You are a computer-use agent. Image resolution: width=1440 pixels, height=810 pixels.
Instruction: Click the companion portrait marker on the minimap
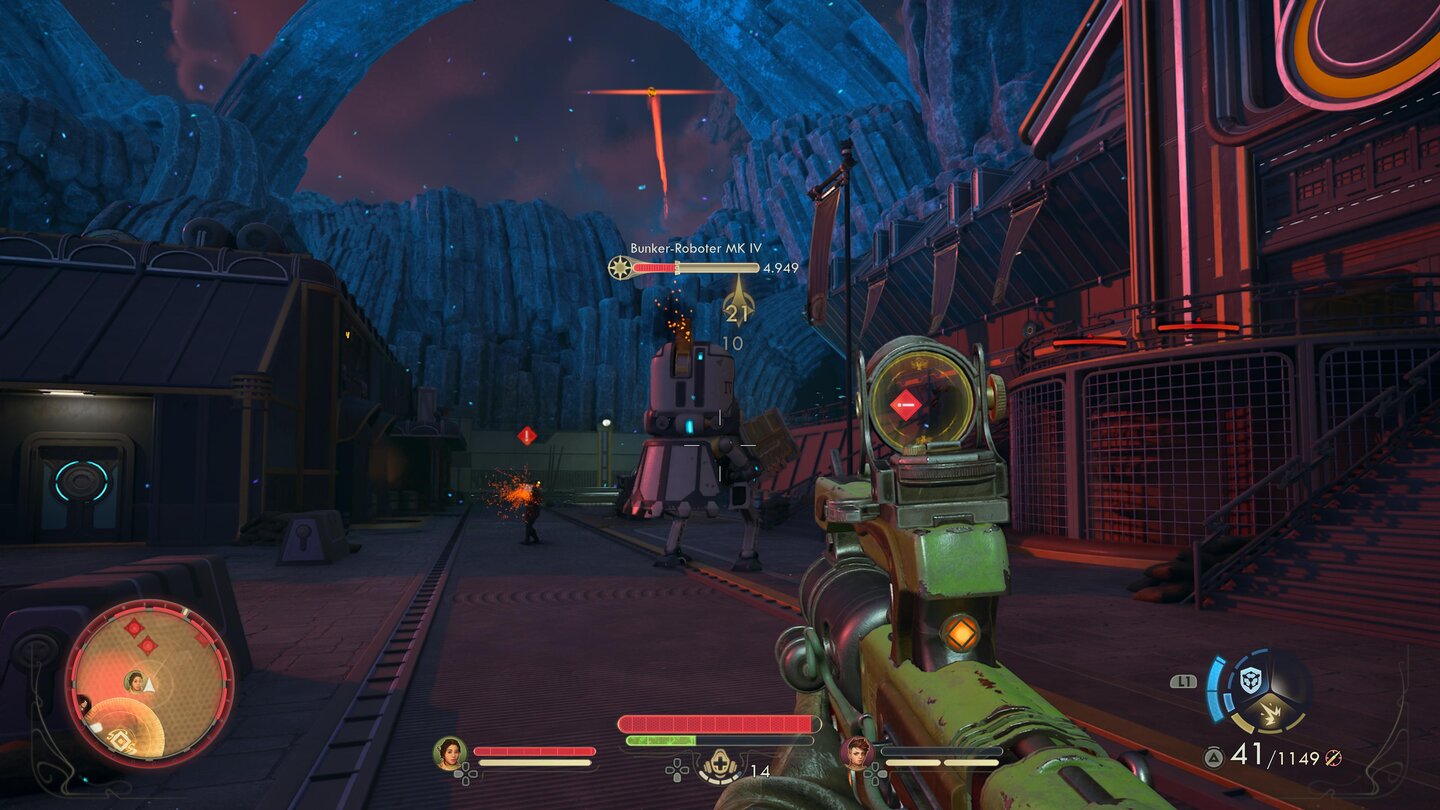coord(134,682)
